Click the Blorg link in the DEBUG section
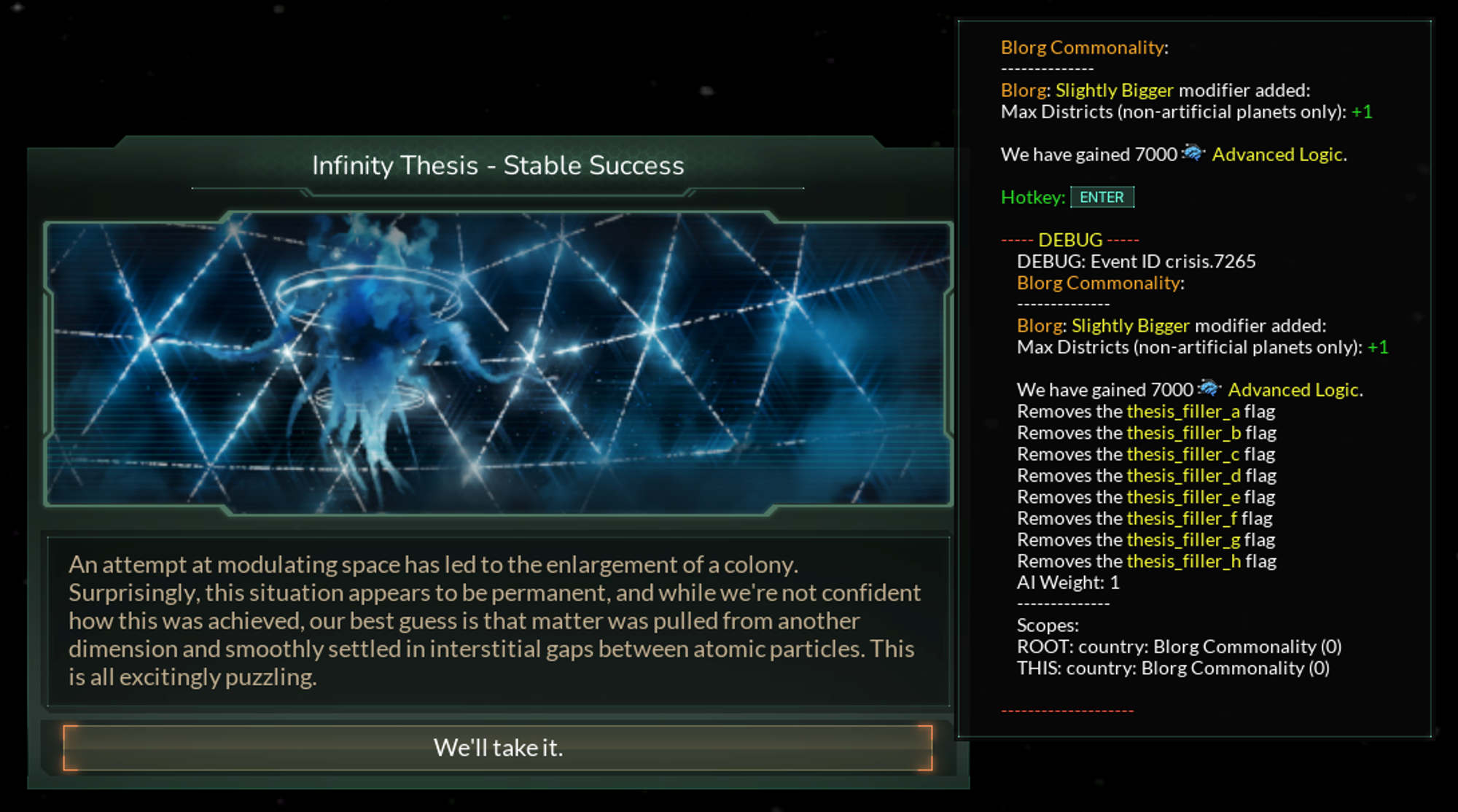The height and width of the screenshot is (812, 1458). [x=1038, y=325]
